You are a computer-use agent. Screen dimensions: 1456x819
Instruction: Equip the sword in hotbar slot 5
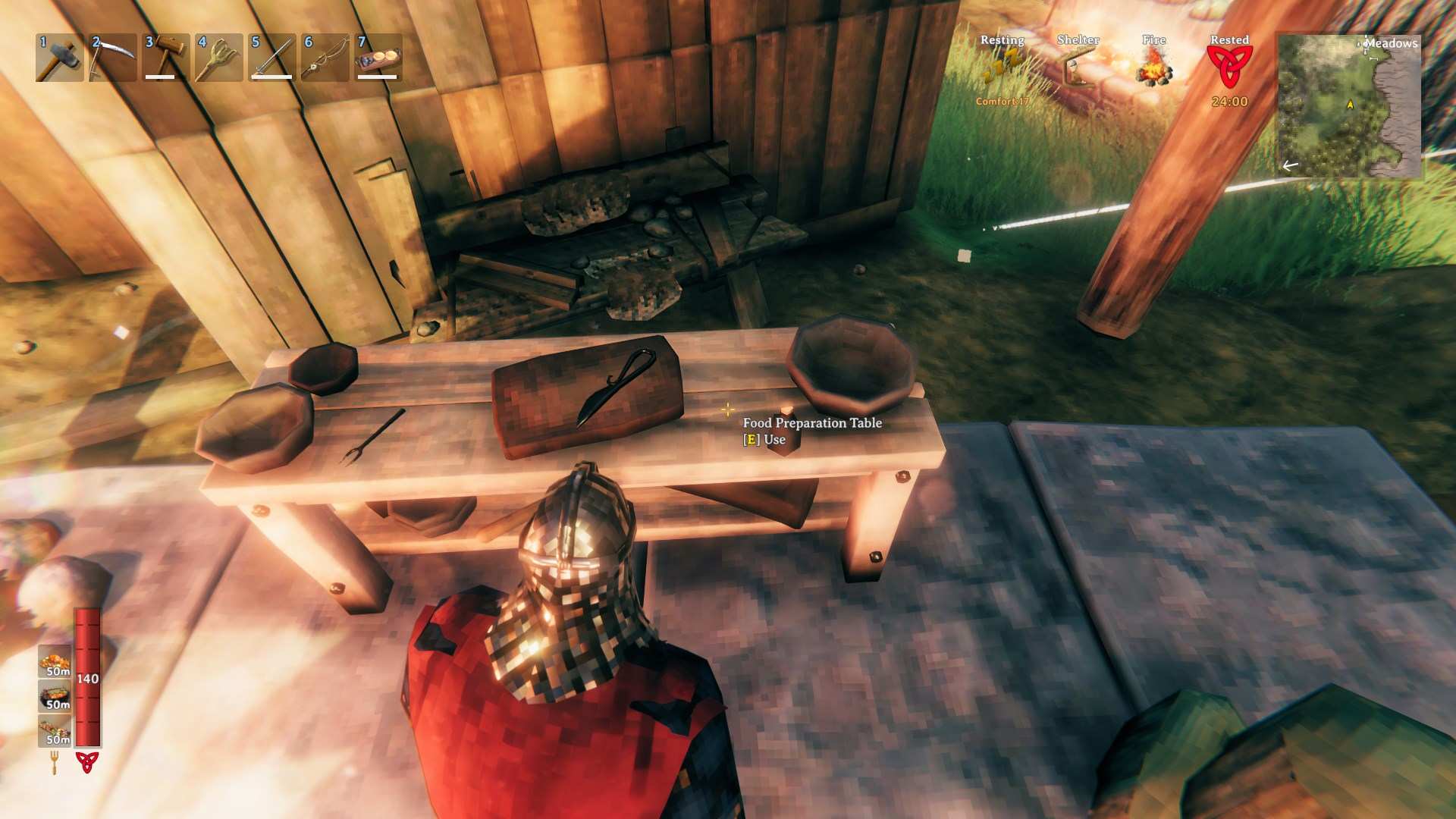[x=272, y=58]
